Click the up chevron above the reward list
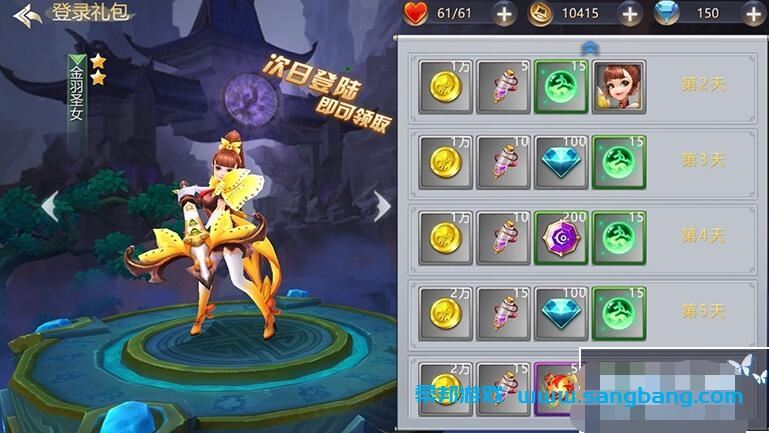This screenshot has width=769, height=433. [x=589, y=47]
